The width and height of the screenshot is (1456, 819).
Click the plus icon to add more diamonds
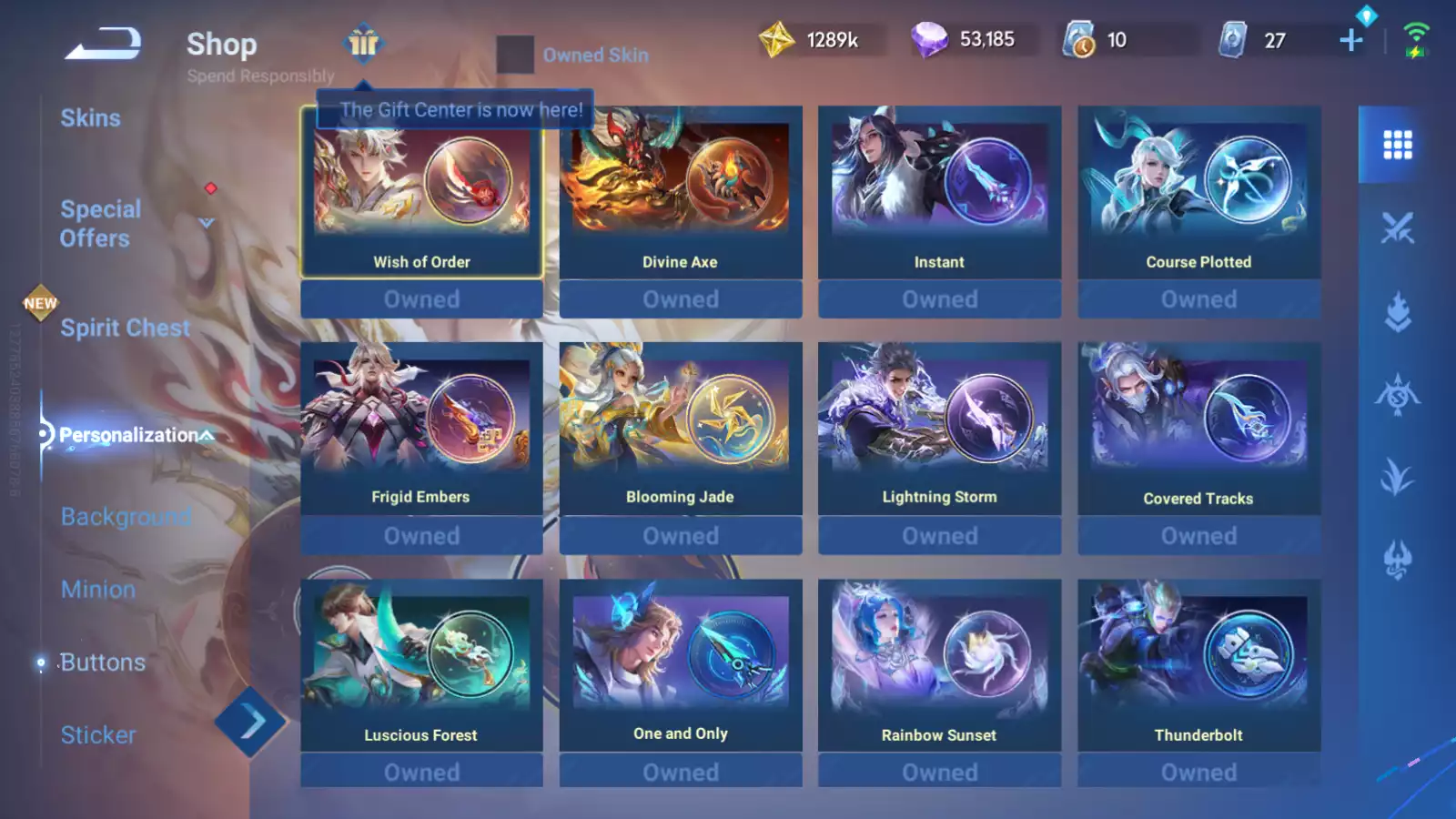[1350, 40]
